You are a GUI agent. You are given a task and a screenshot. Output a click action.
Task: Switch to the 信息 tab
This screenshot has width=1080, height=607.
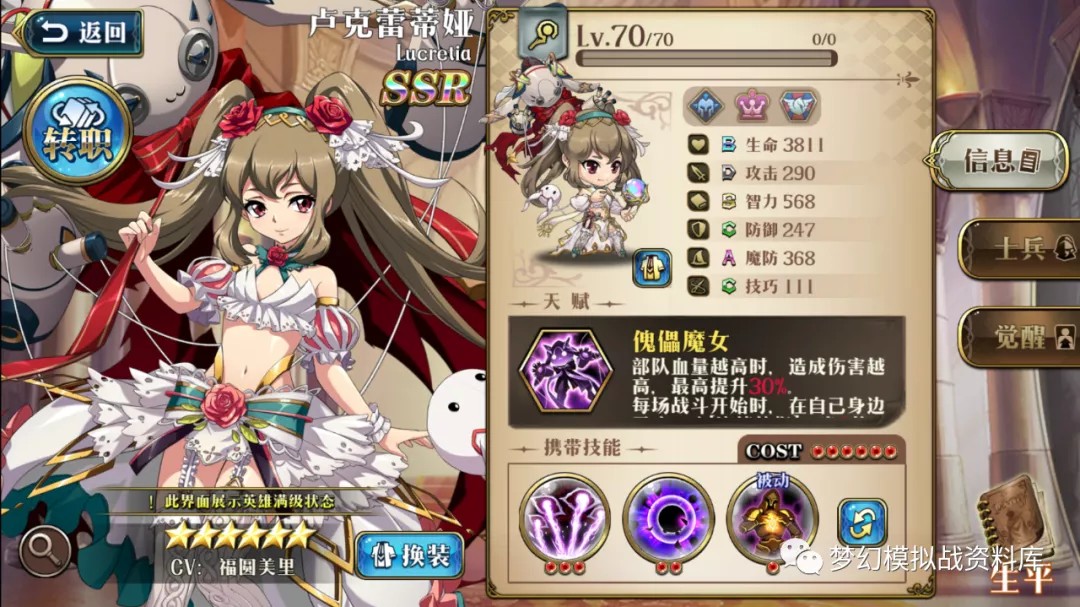(1000, 160)
